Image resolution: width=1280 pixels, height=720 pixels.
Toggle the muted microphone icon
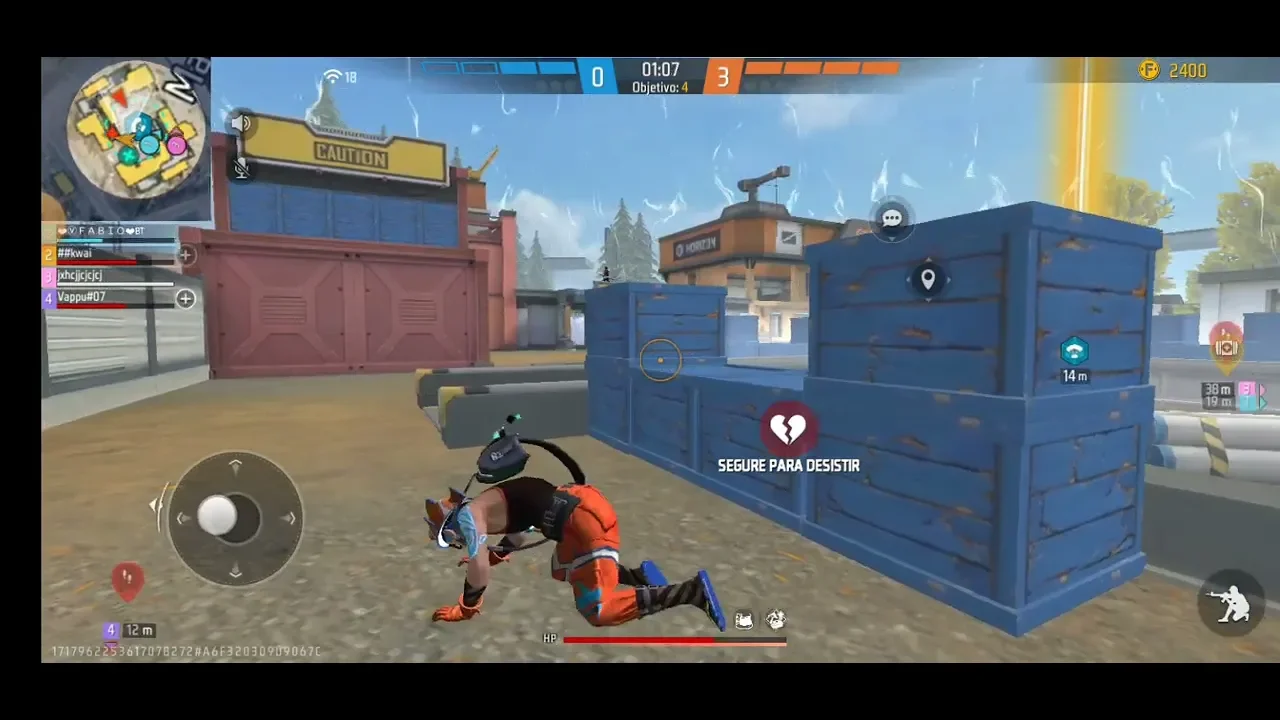coord(241,168)
